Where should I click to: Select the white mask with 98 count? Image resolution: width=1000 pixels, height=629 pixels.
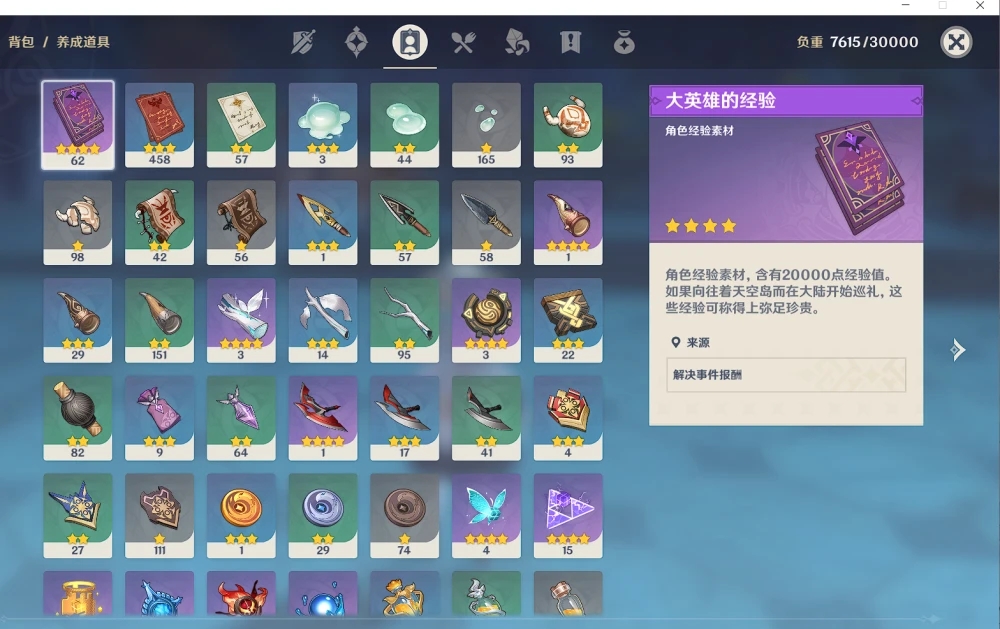78,222
